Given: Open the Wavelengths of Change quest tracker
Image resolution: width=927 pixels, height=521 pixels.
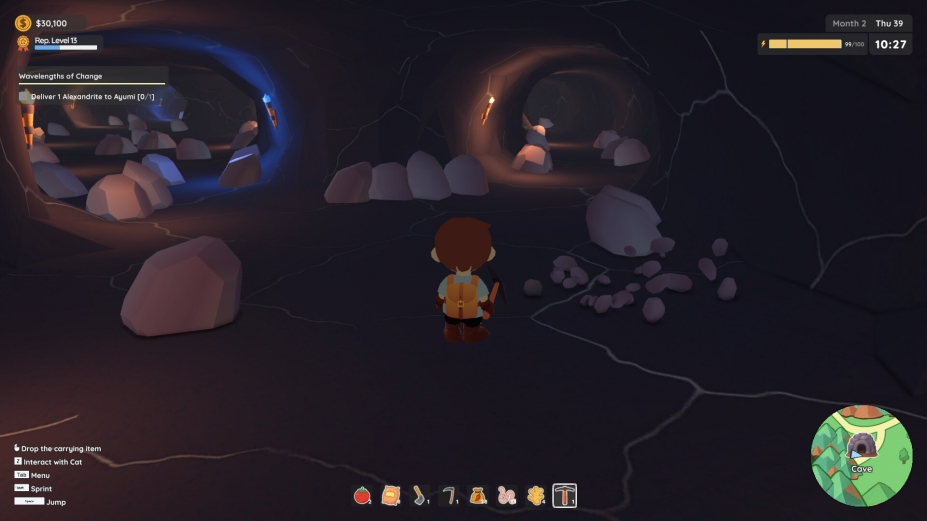Looking at the screenshot, I should coord(61,76).
